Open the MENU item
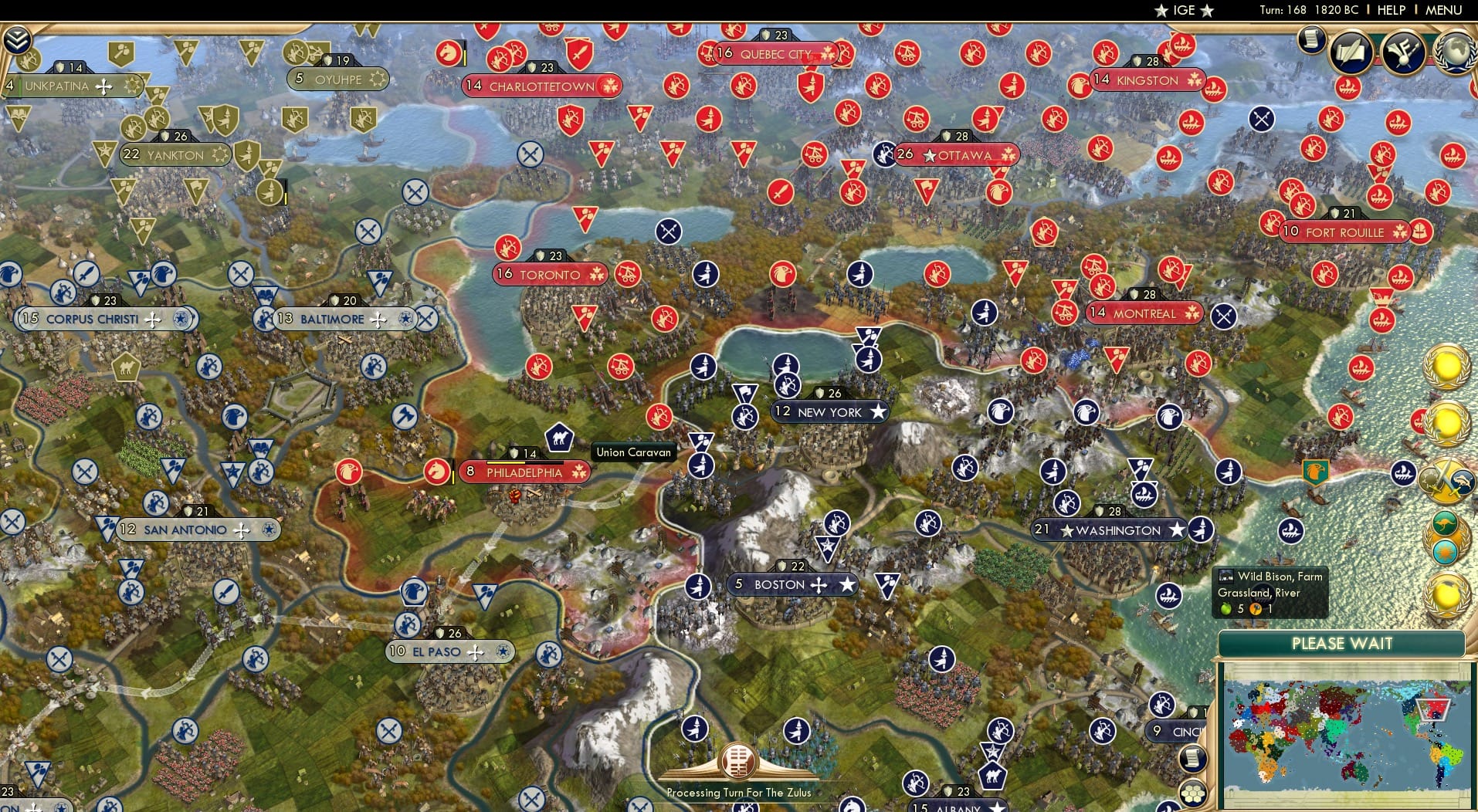The height and width of the screenshot is (812, 1478). coord(1446,10)
